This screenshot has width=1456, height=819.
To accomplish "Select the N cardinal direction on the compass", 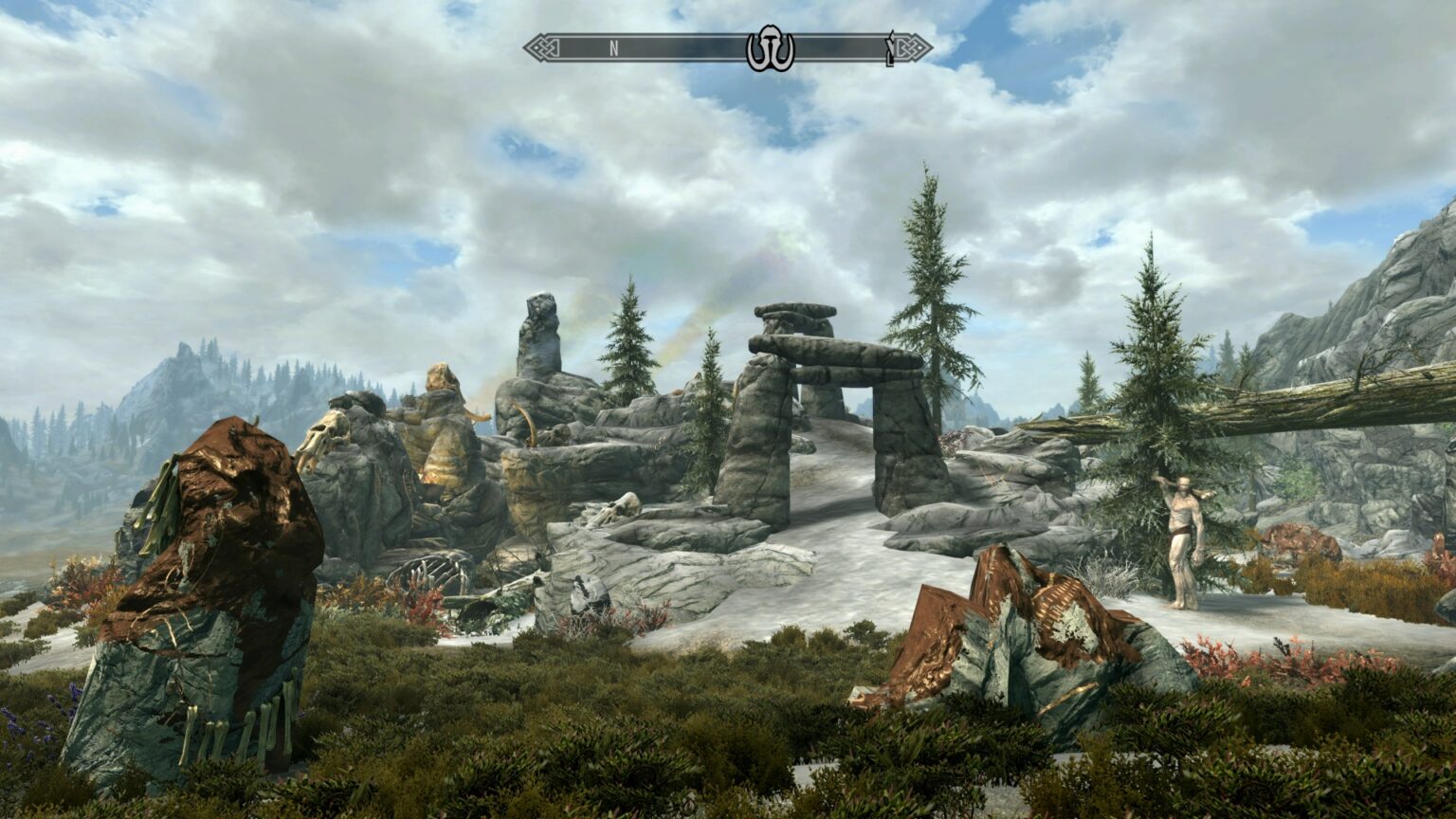I will pos(614,45).
